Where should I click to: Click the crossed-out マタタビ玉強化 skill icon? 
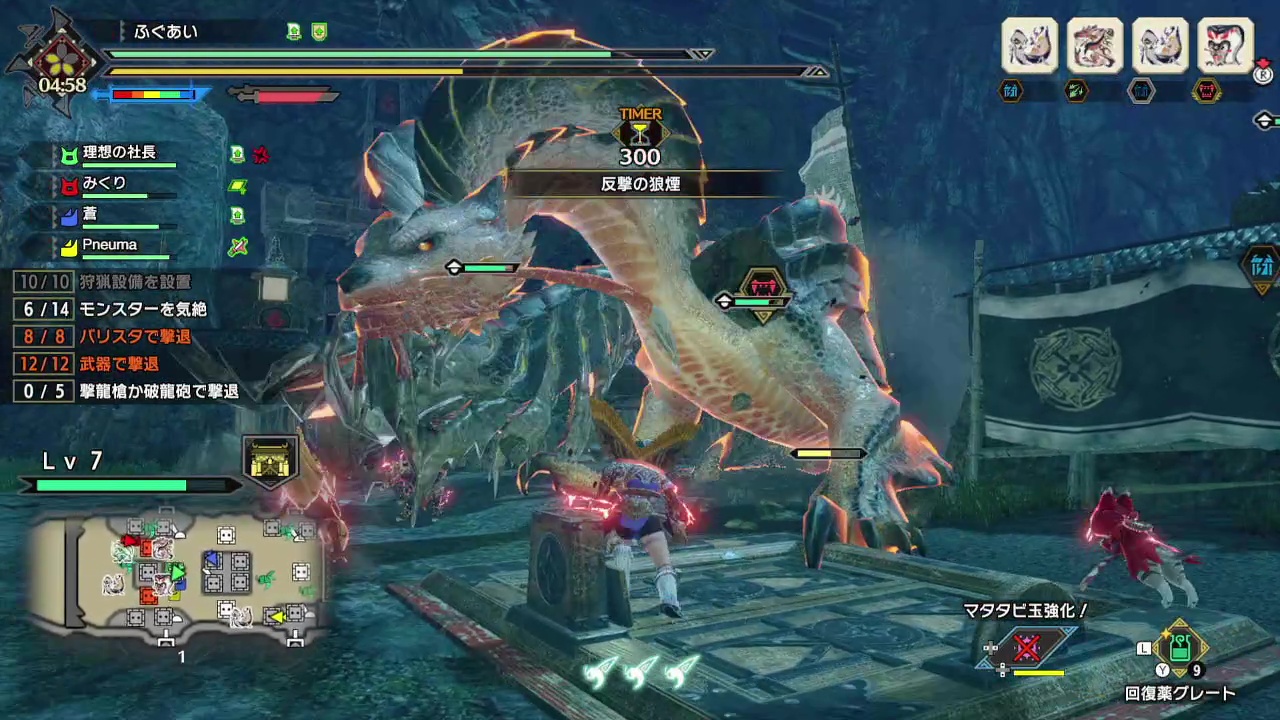(x=1027, y=647)
